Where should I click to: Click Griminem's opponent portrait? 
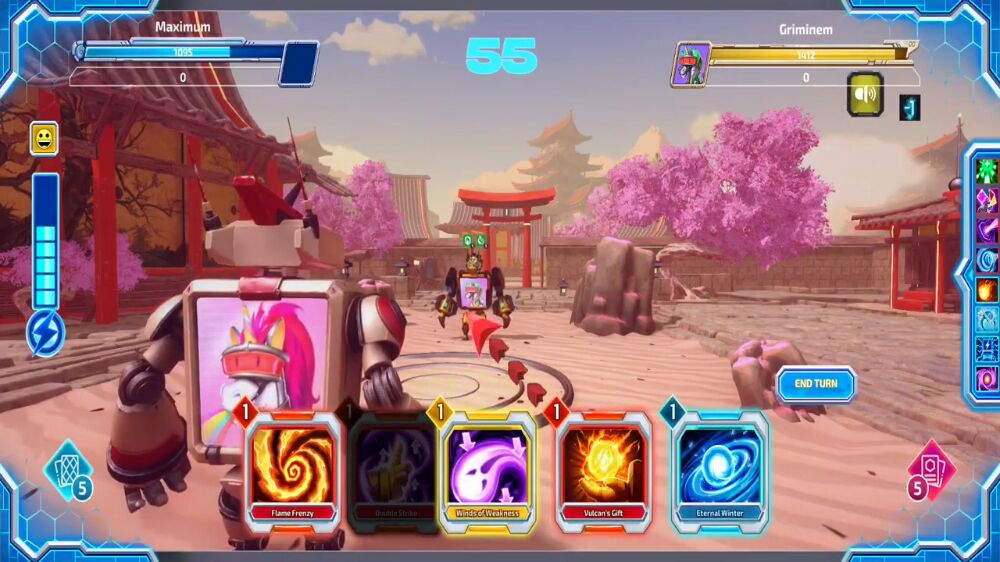[x=691, y=65]
